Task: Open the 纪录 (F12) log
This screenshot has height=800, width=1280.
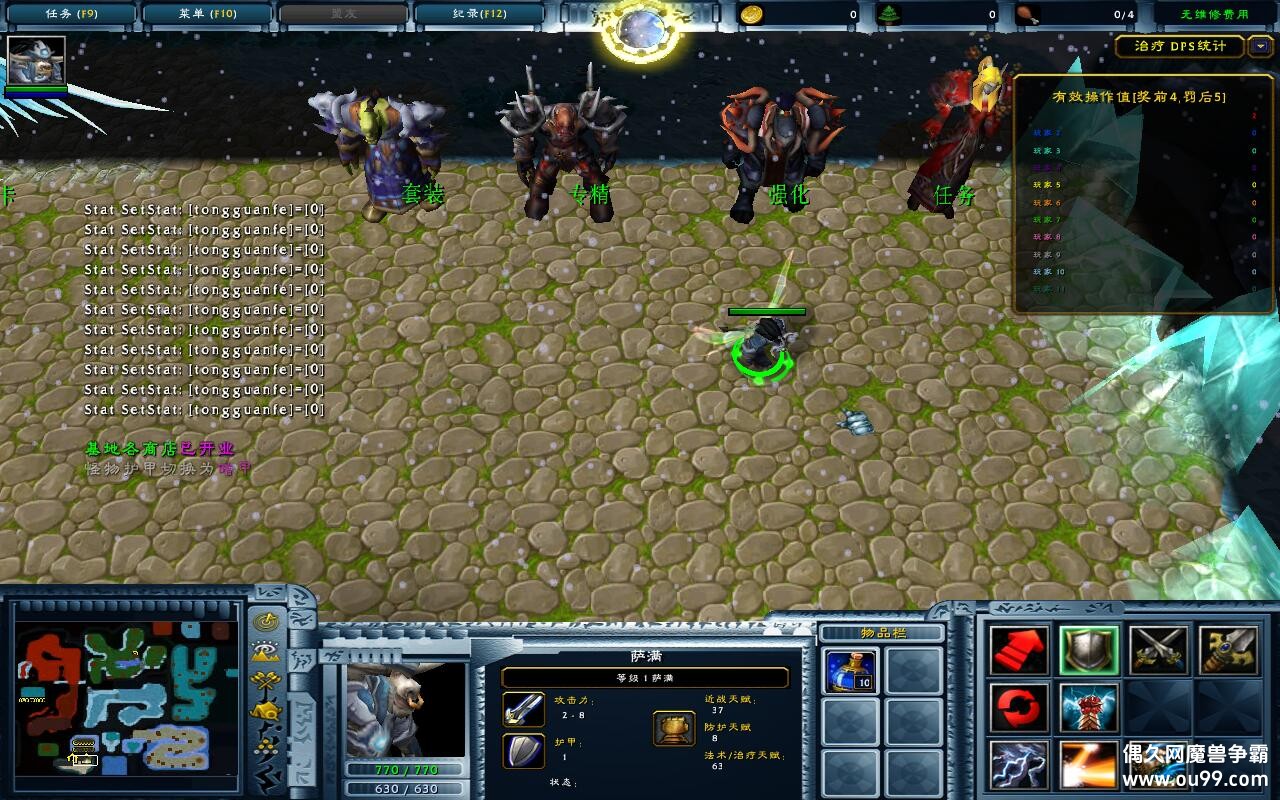Action: (x=479, y=14)
